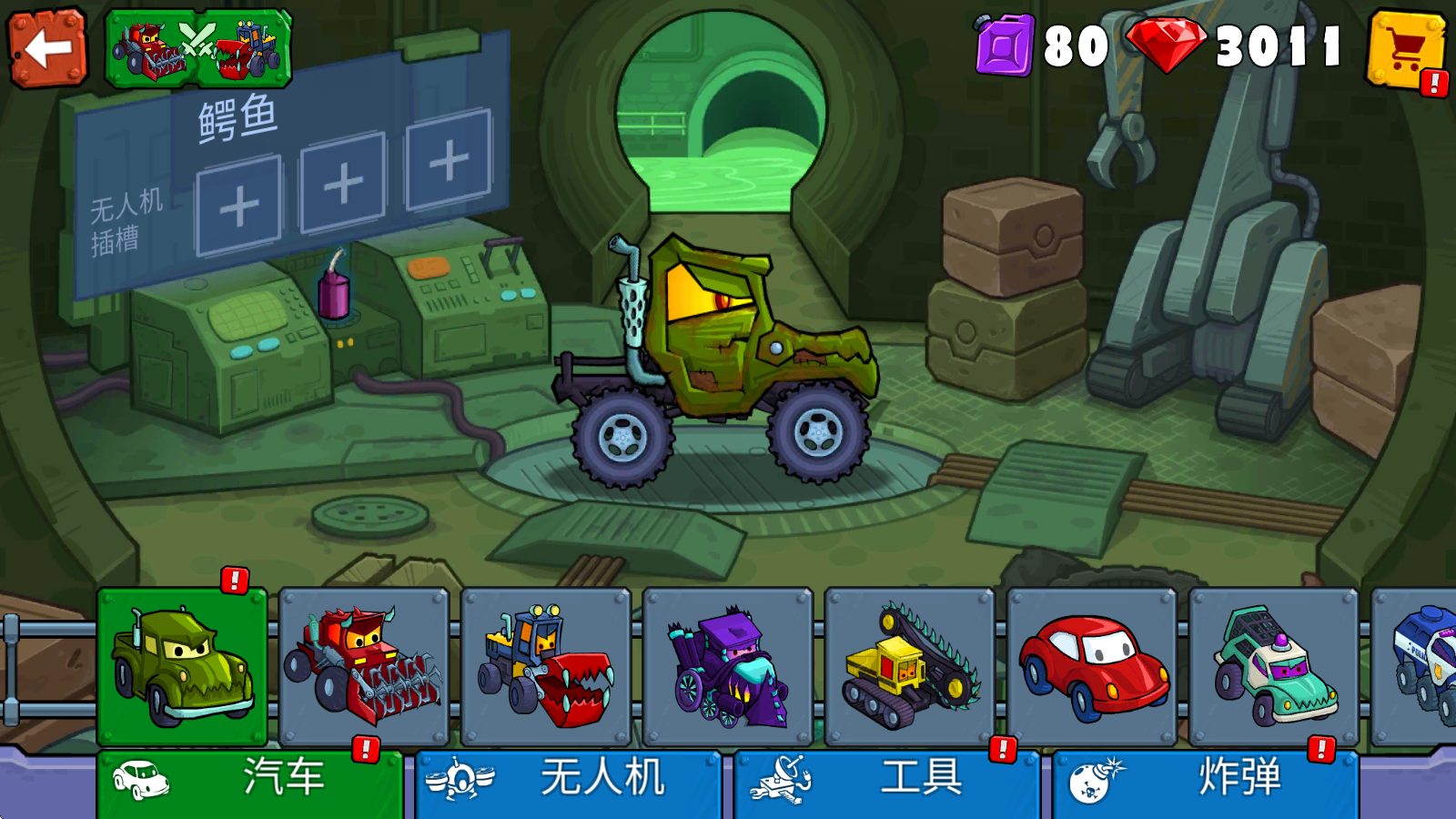This screenshot has width=1456, height=819.
Task: Select the red beetle car
Action: [x=1092, y=666]
